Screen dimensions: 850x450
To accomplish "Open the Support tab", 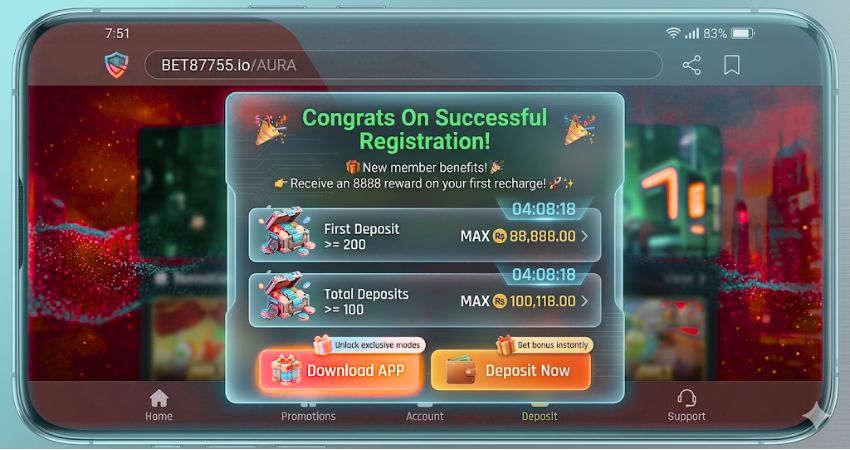I will [x=686, y=404].
